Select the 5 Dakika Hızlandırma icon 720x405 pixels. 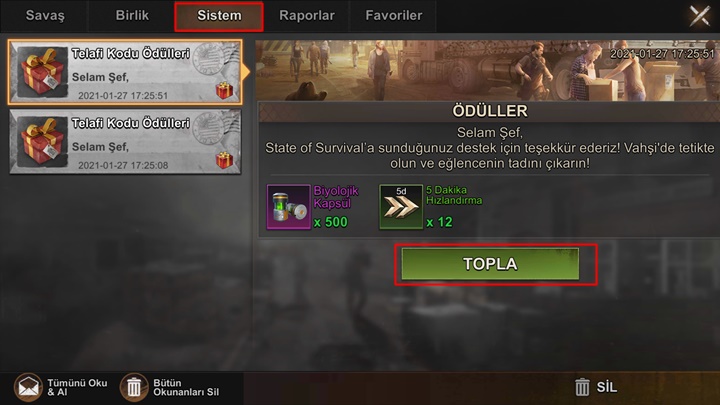pos(400,207)
